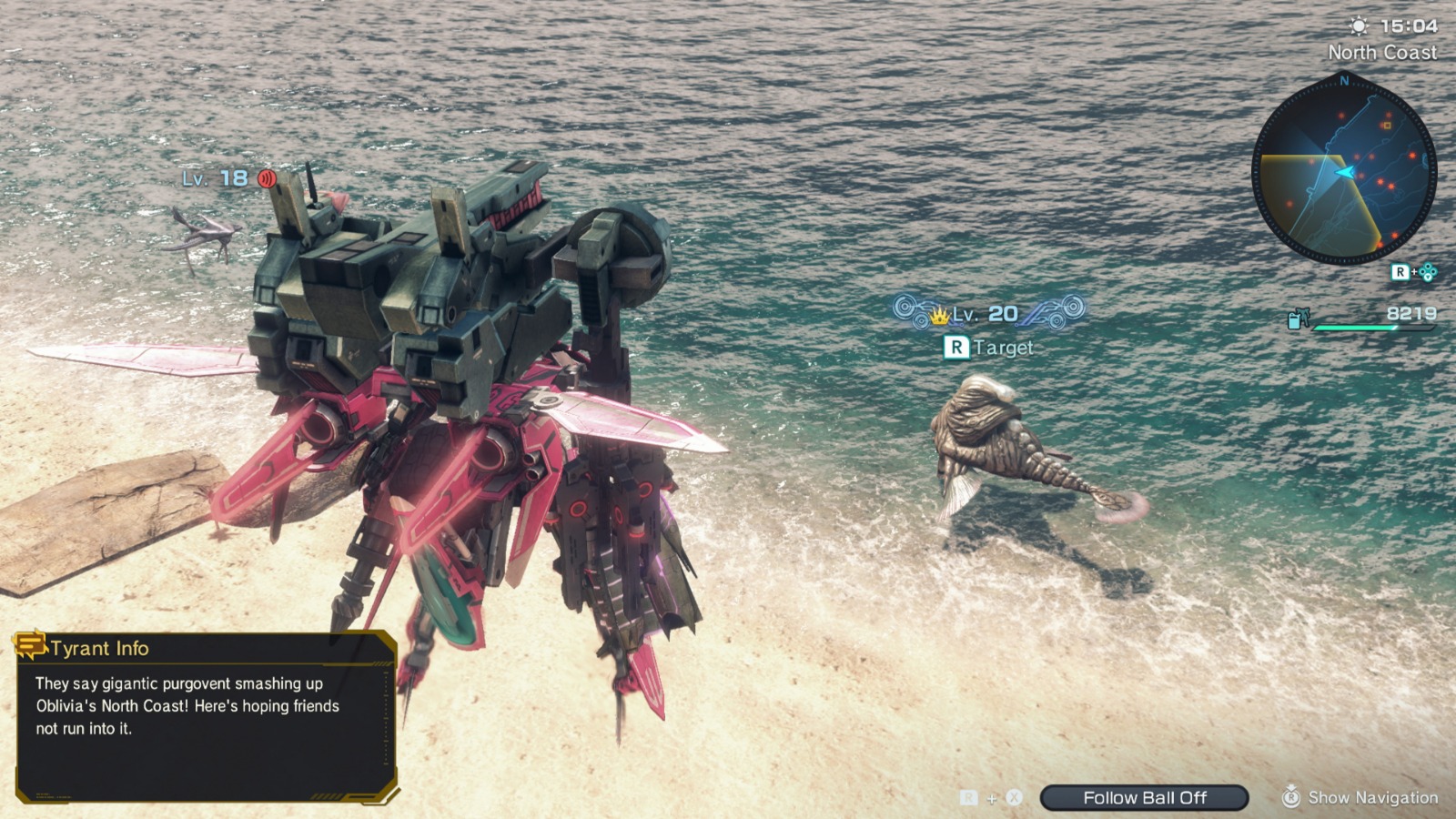
Task: Select the fuel canister icon by the gauge
Action: [x=1293, y=320]
